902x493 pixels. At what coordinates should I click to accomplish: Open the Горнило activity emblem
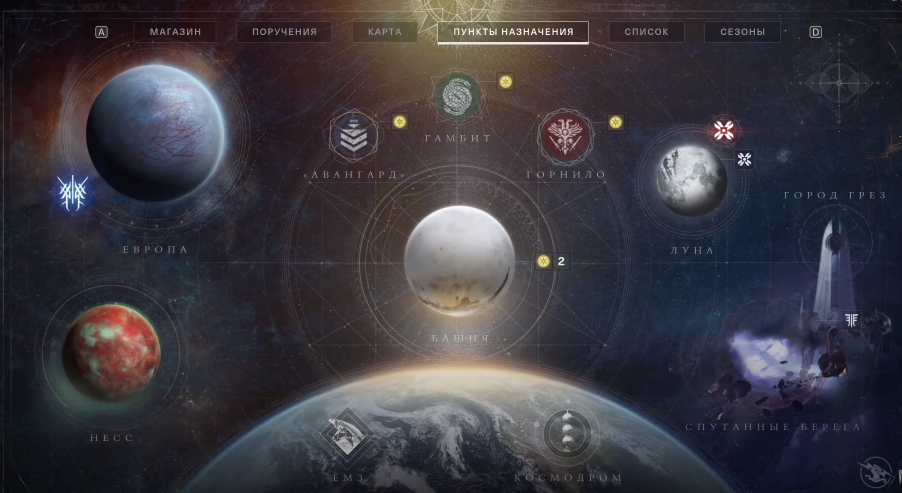click(x=565, y=135)
